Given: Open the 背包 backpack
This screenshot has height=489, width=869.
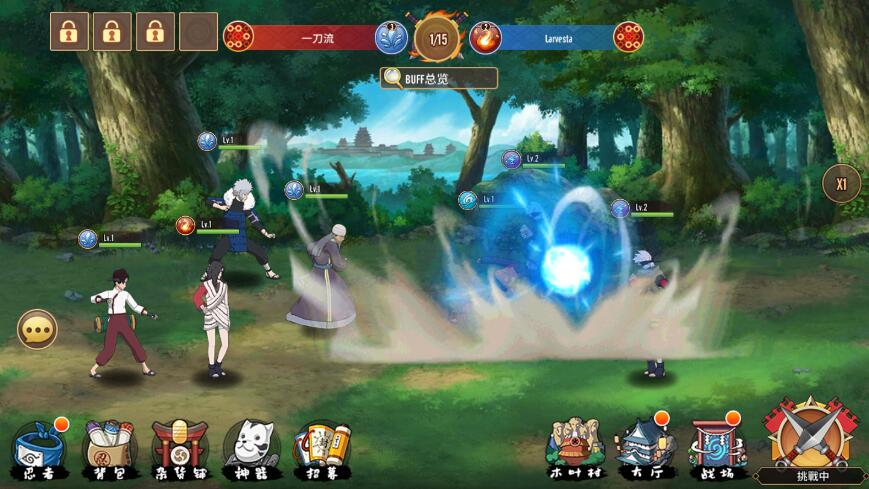Looking at the screenshot, I should [109, 447].
